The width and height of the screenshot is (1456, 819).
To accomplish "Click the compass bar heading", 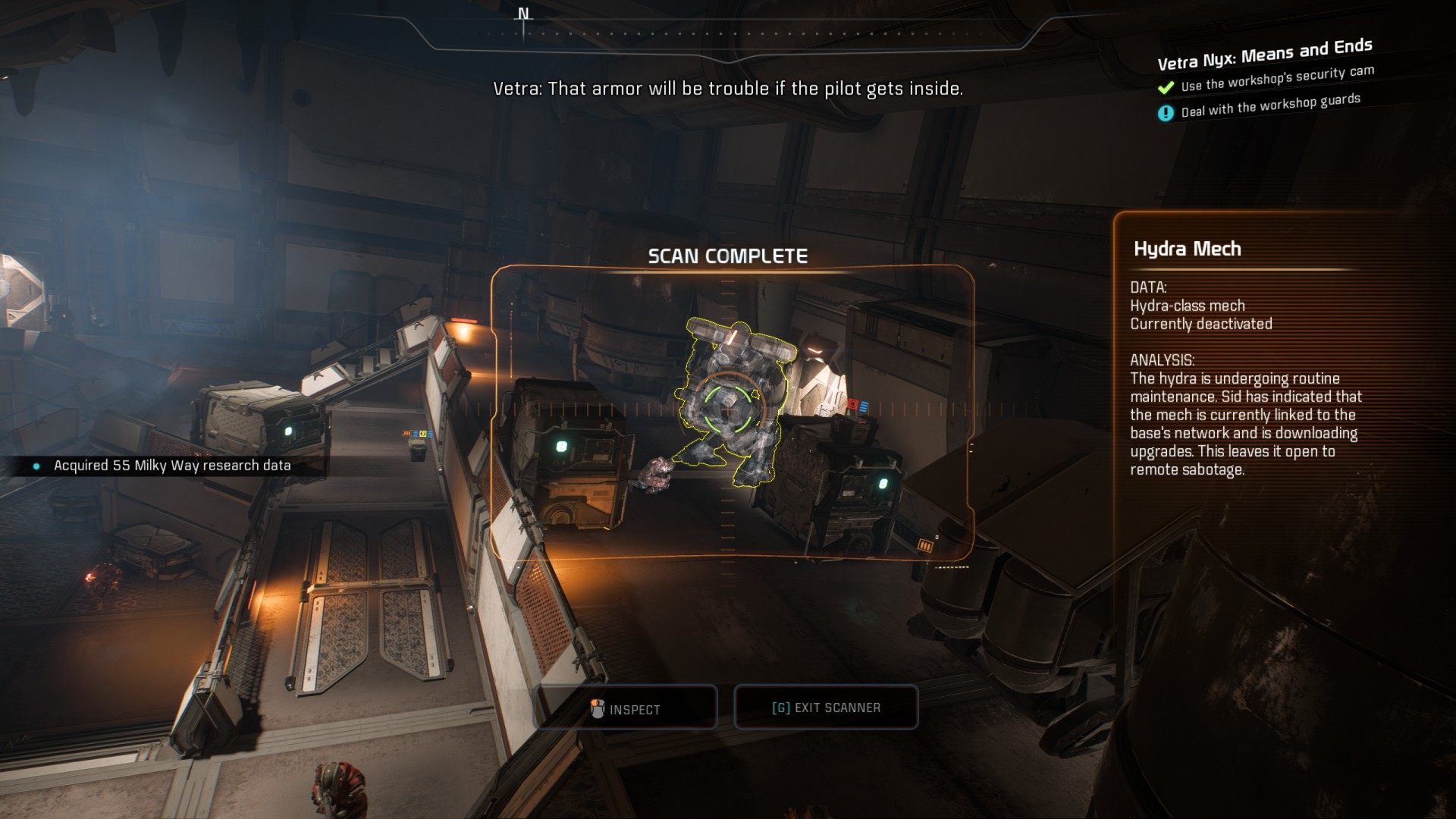I will point(523,15).
